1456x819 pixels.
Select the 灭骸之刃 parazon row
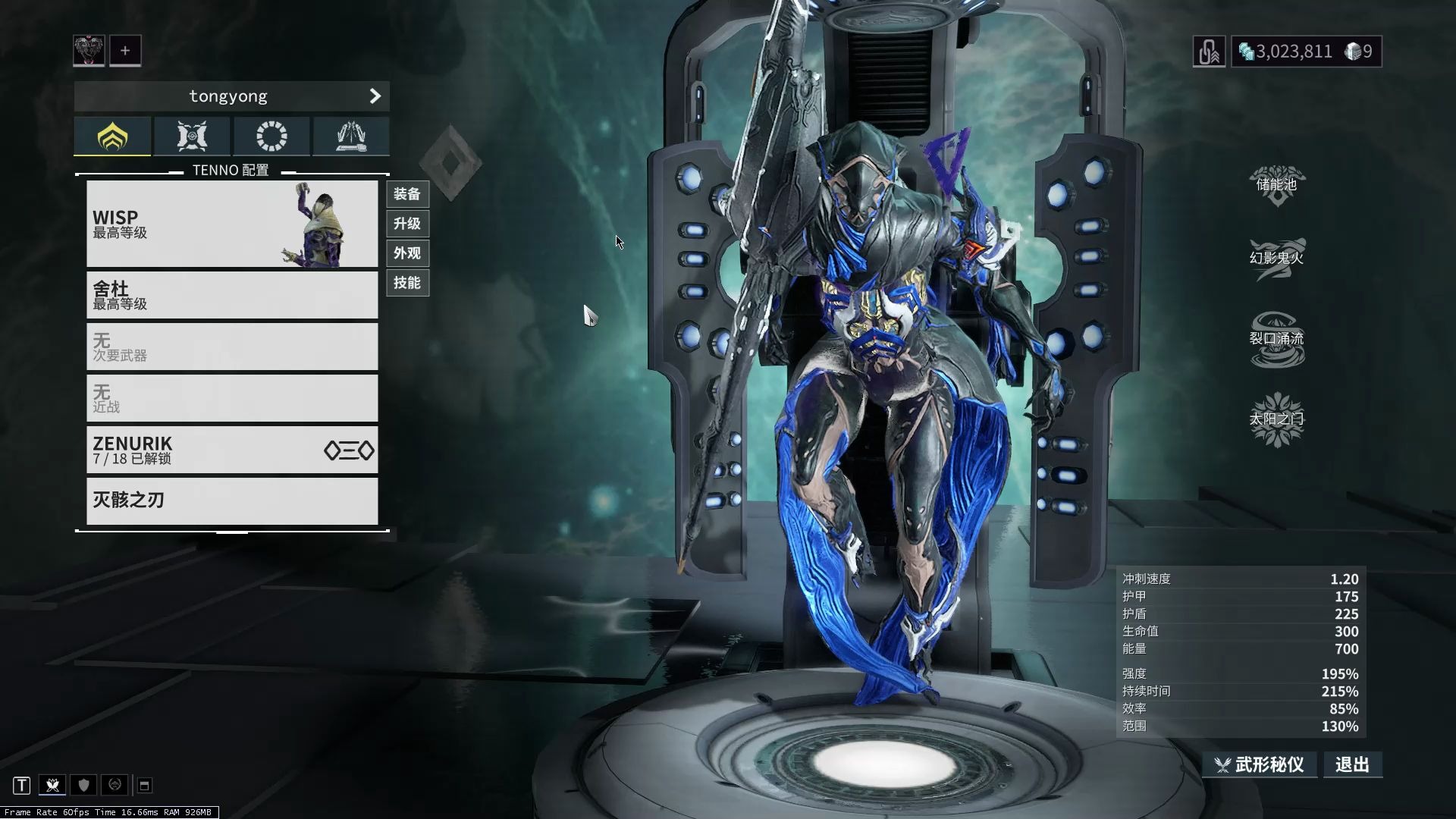pos(232,500)
